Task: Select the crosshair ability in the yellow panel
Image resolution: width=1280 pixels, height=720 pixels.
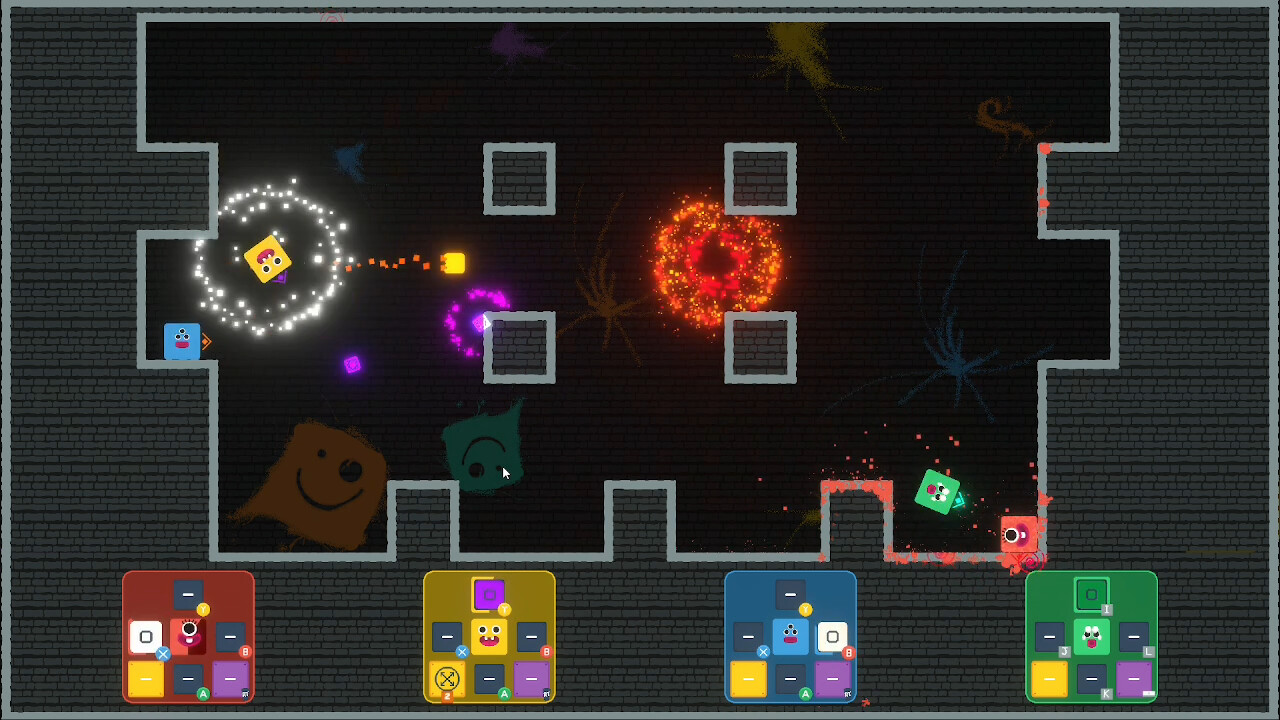Action: 447,679
